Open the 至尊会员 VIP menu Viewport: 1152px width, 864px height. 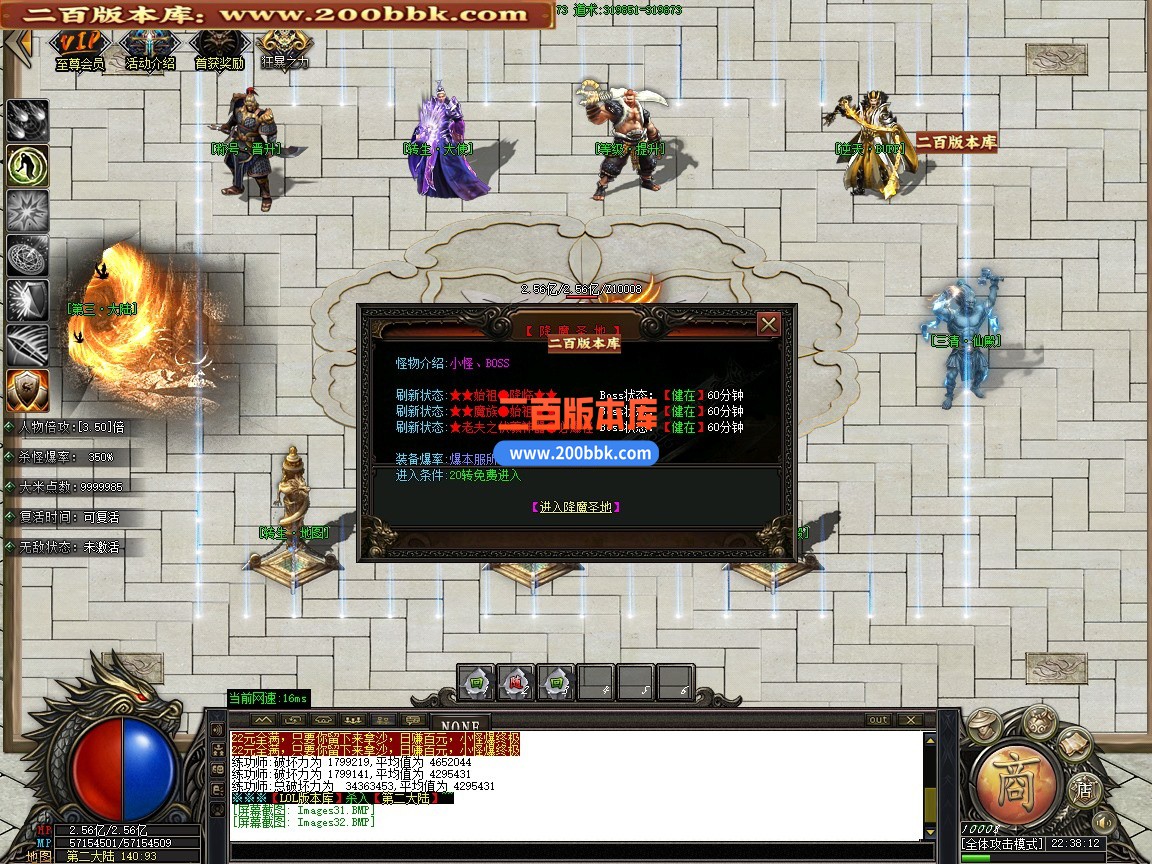(x=80, y=48)
